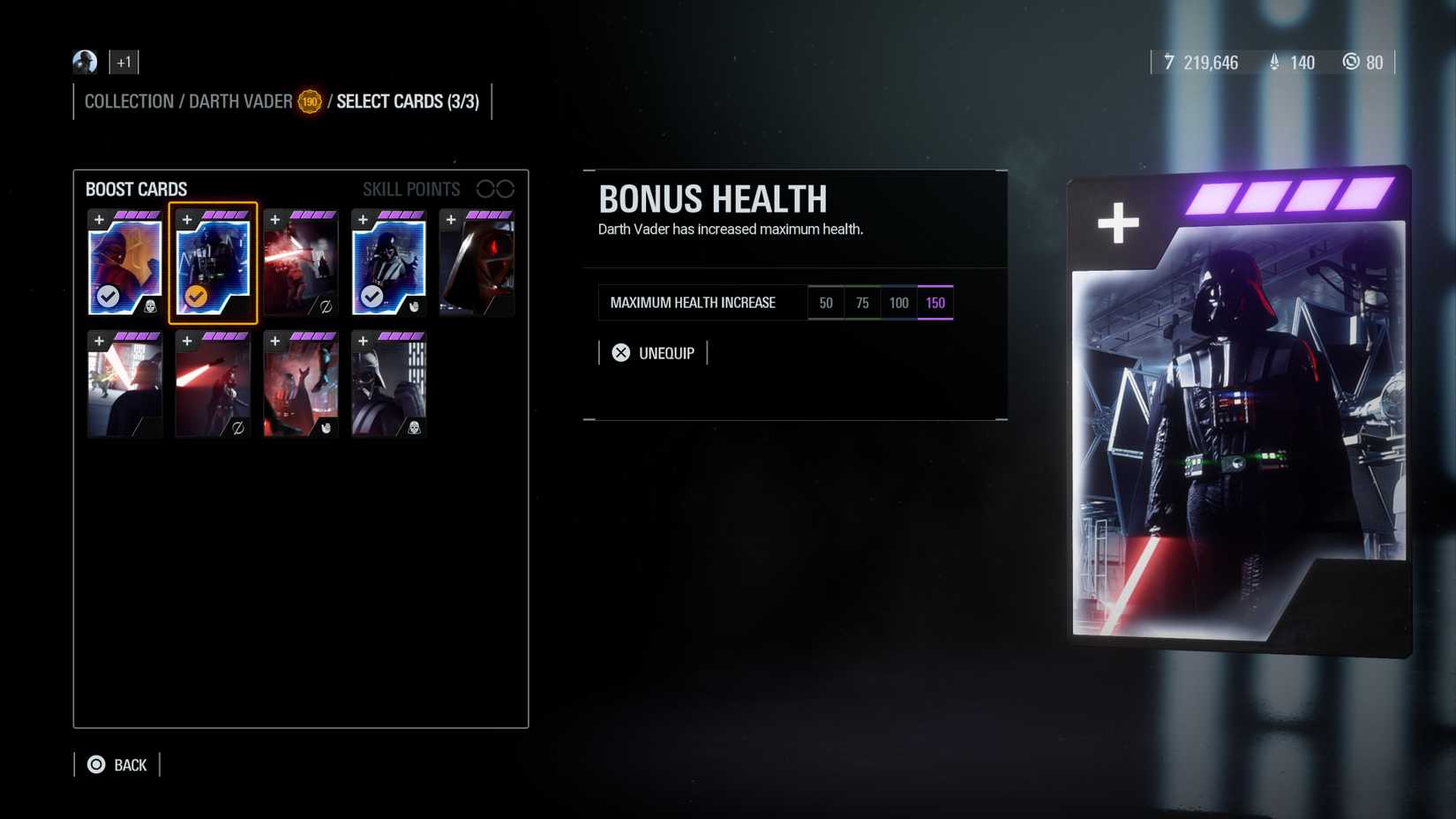Click the skill points icon showing 80

pos(1352,63)
